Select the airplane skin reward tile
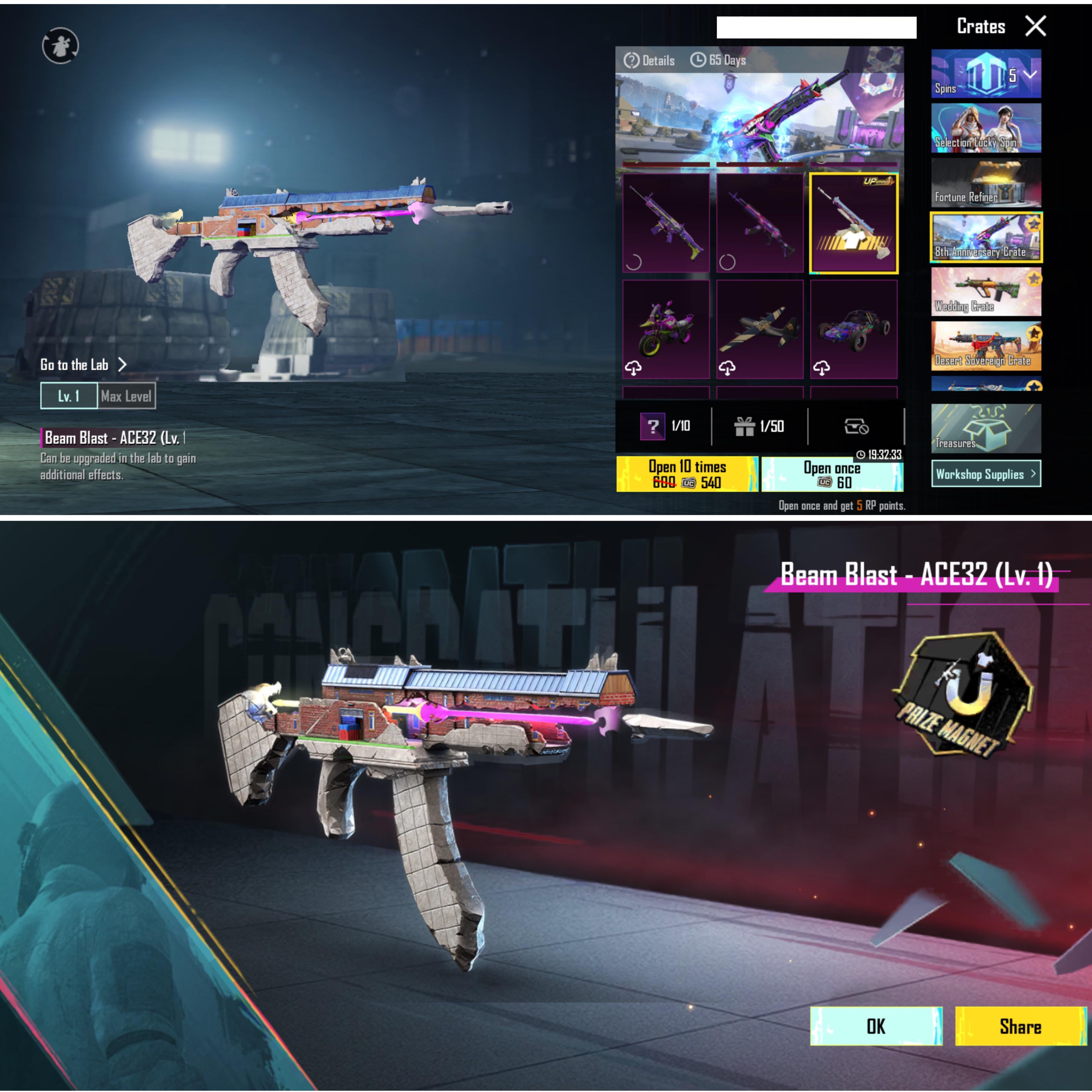Screen dimensions: 1092x1092 click(760, 329)
